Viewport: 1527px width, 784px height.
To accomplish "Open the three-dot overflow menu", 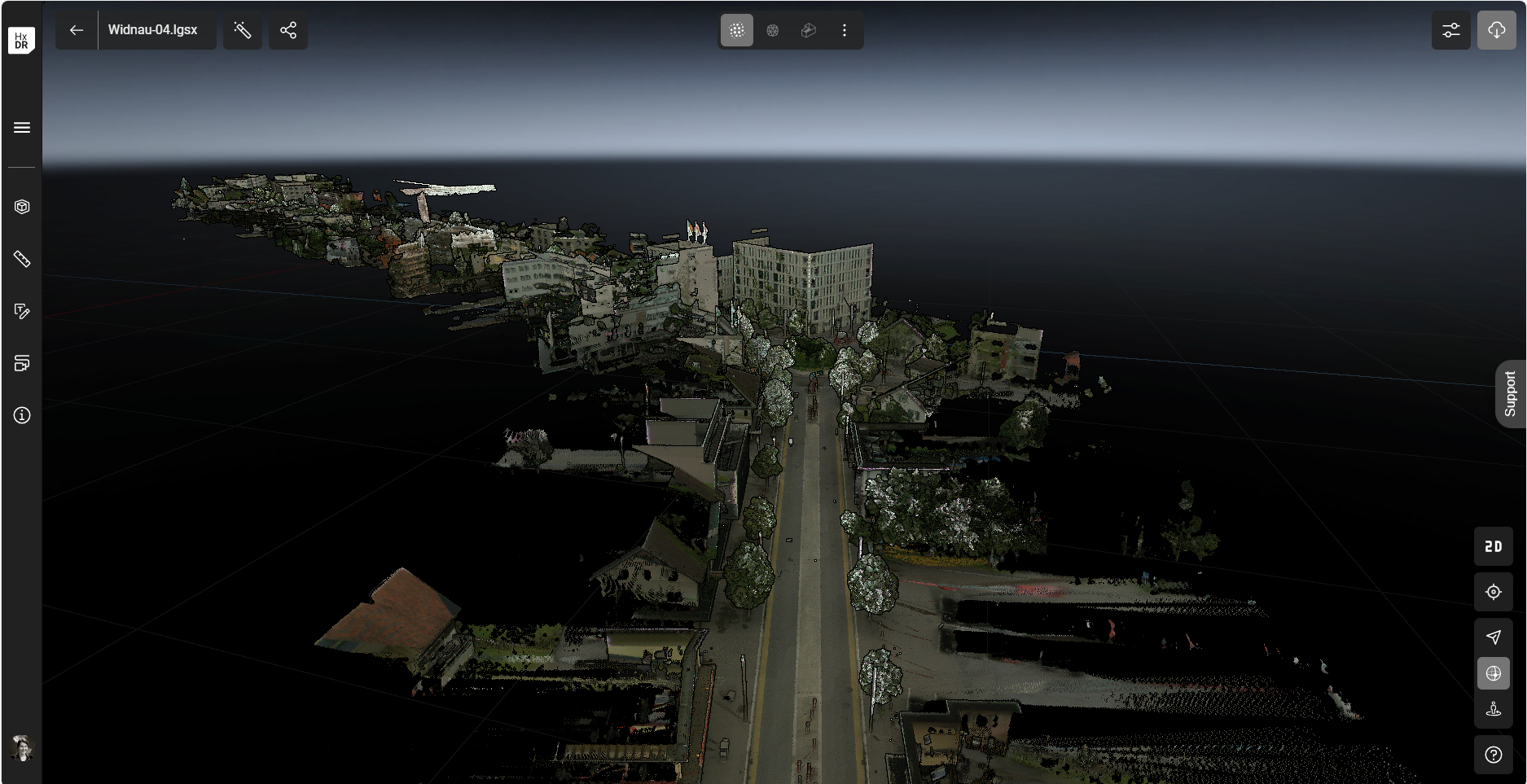I will point(845,30).
